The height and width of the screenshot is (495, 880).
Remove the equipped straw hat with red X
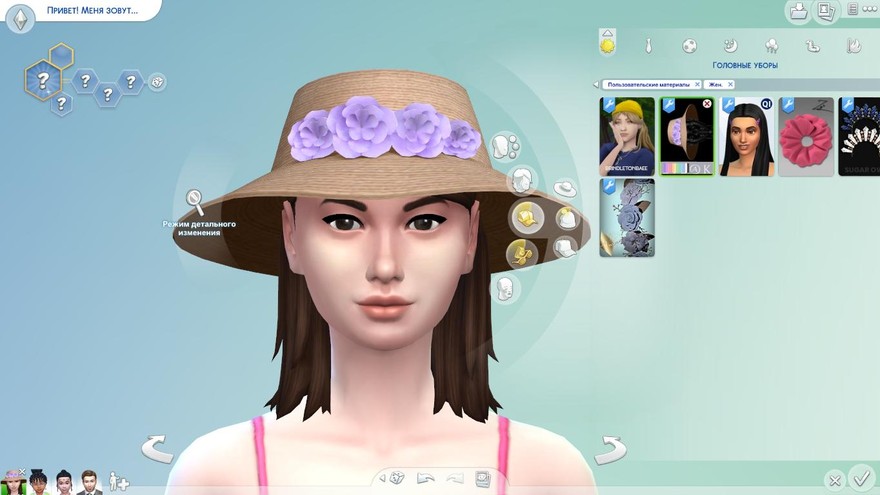[707, 103]
